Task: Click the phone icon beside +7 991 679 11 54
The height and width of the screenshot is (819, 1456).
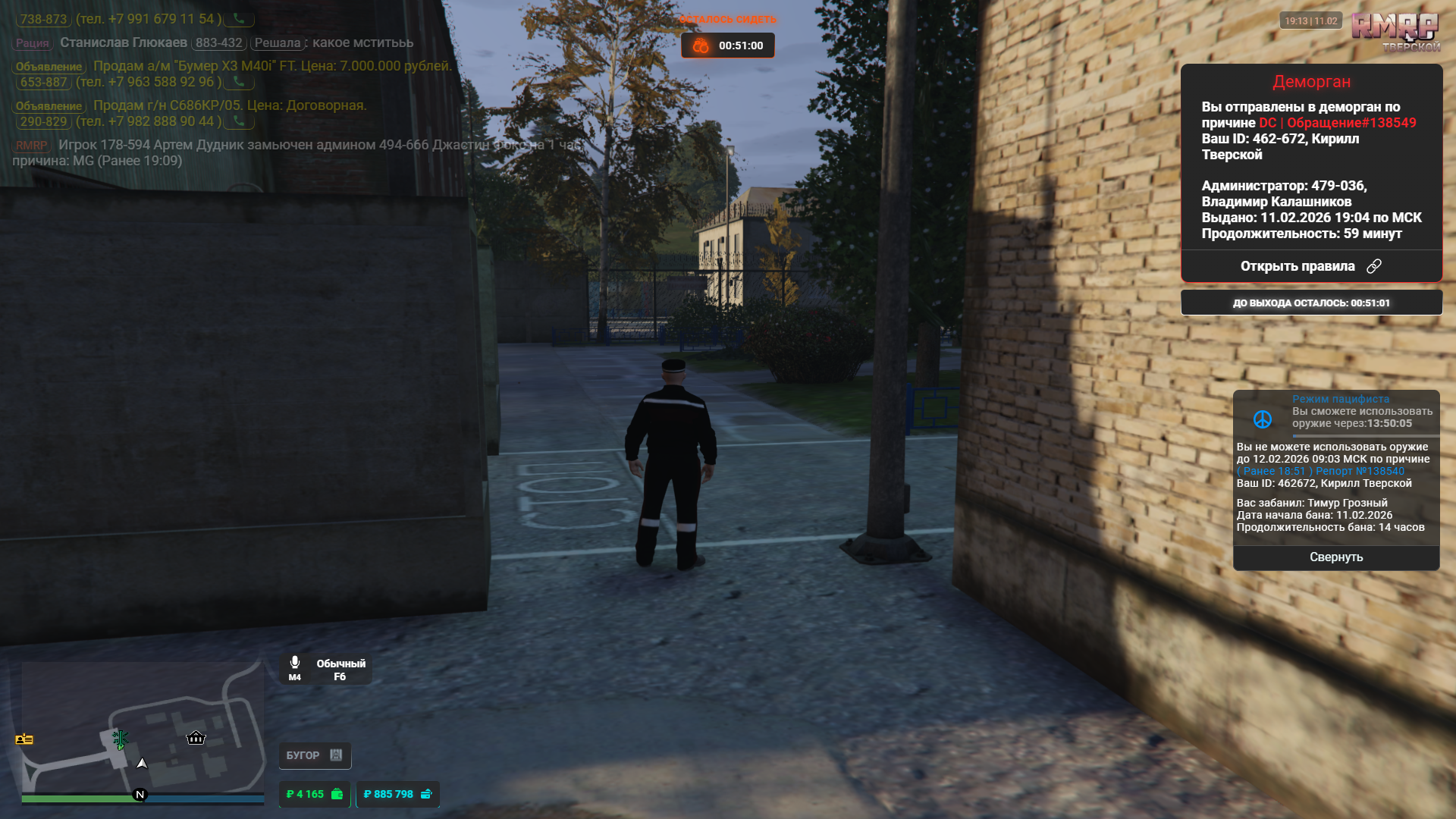Action: point(239,19)
